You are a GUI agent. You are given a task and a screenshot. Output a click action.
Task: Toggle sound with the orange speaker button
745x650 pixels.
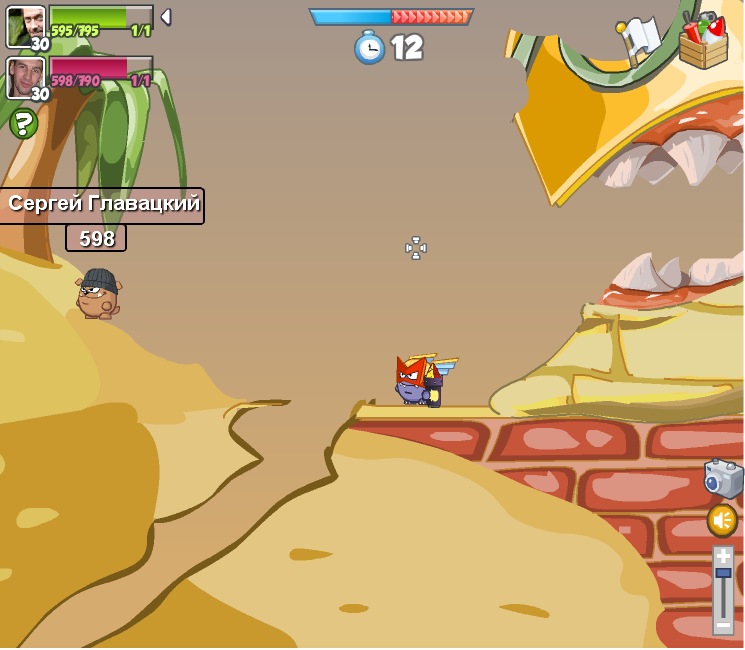722,520
